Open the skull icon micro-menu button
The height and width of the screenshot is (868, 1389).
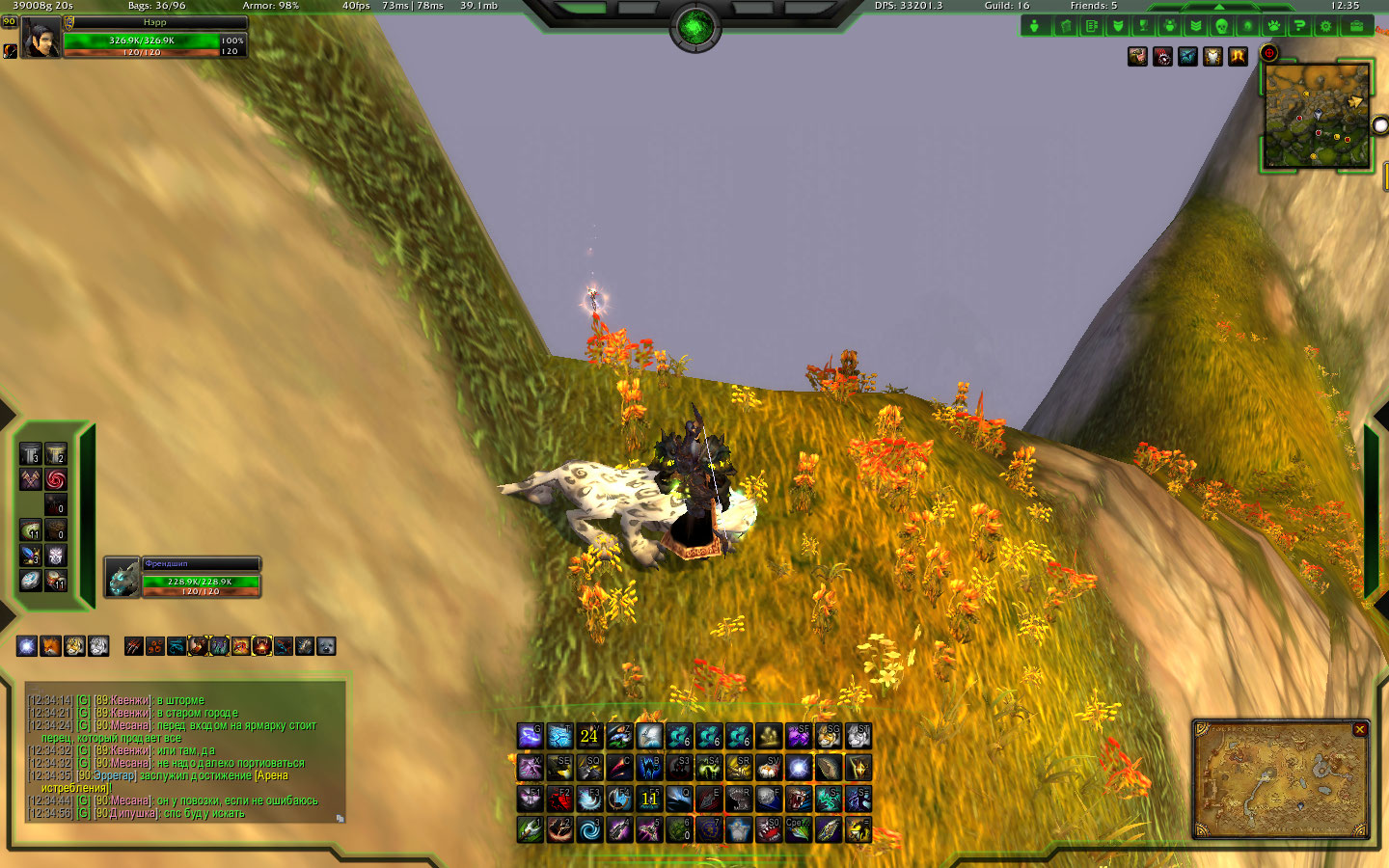point(1221,26)
